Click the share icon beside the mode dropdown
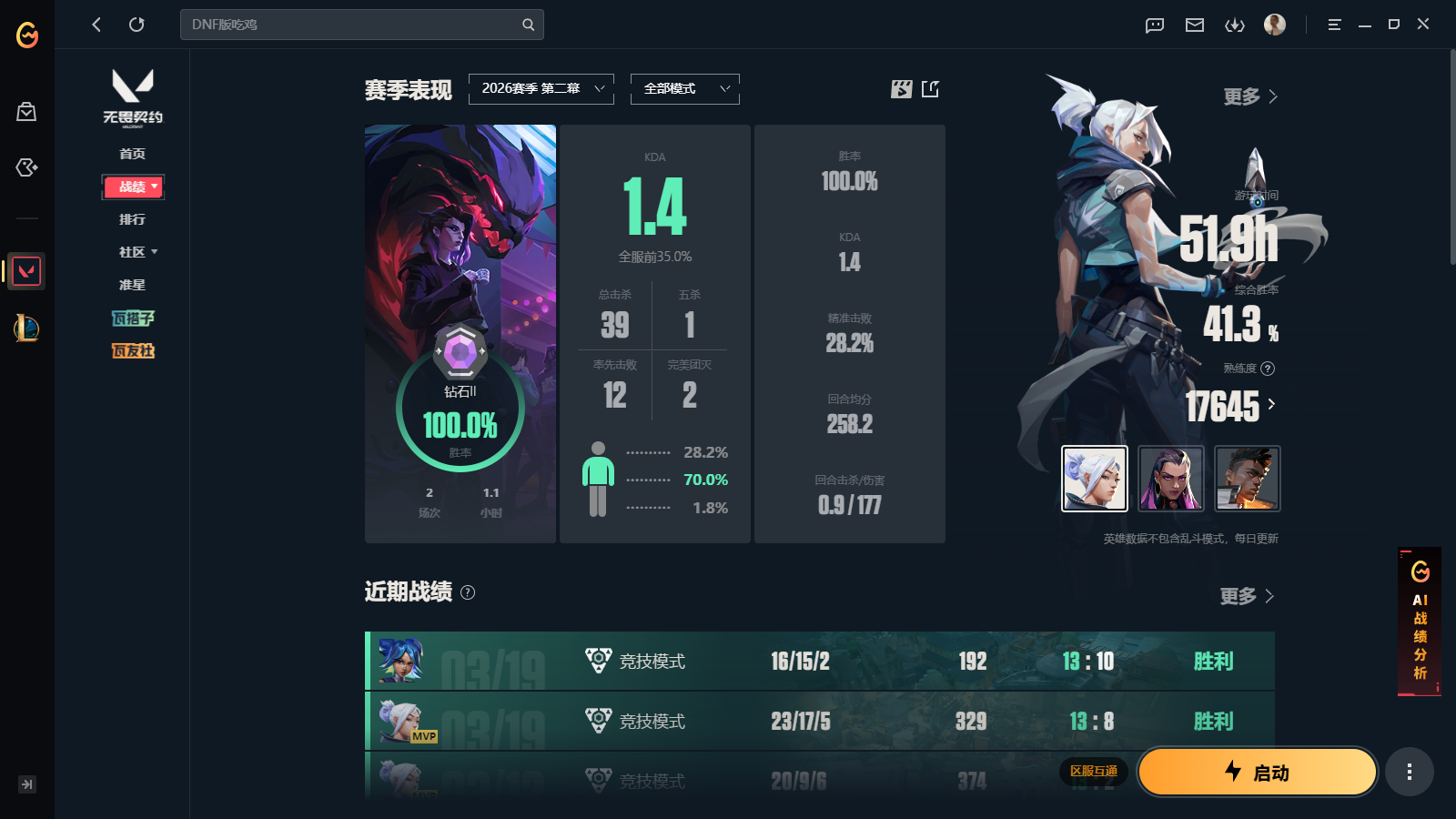The width and height of the screenshot is (1456, 819). (930, 89)
